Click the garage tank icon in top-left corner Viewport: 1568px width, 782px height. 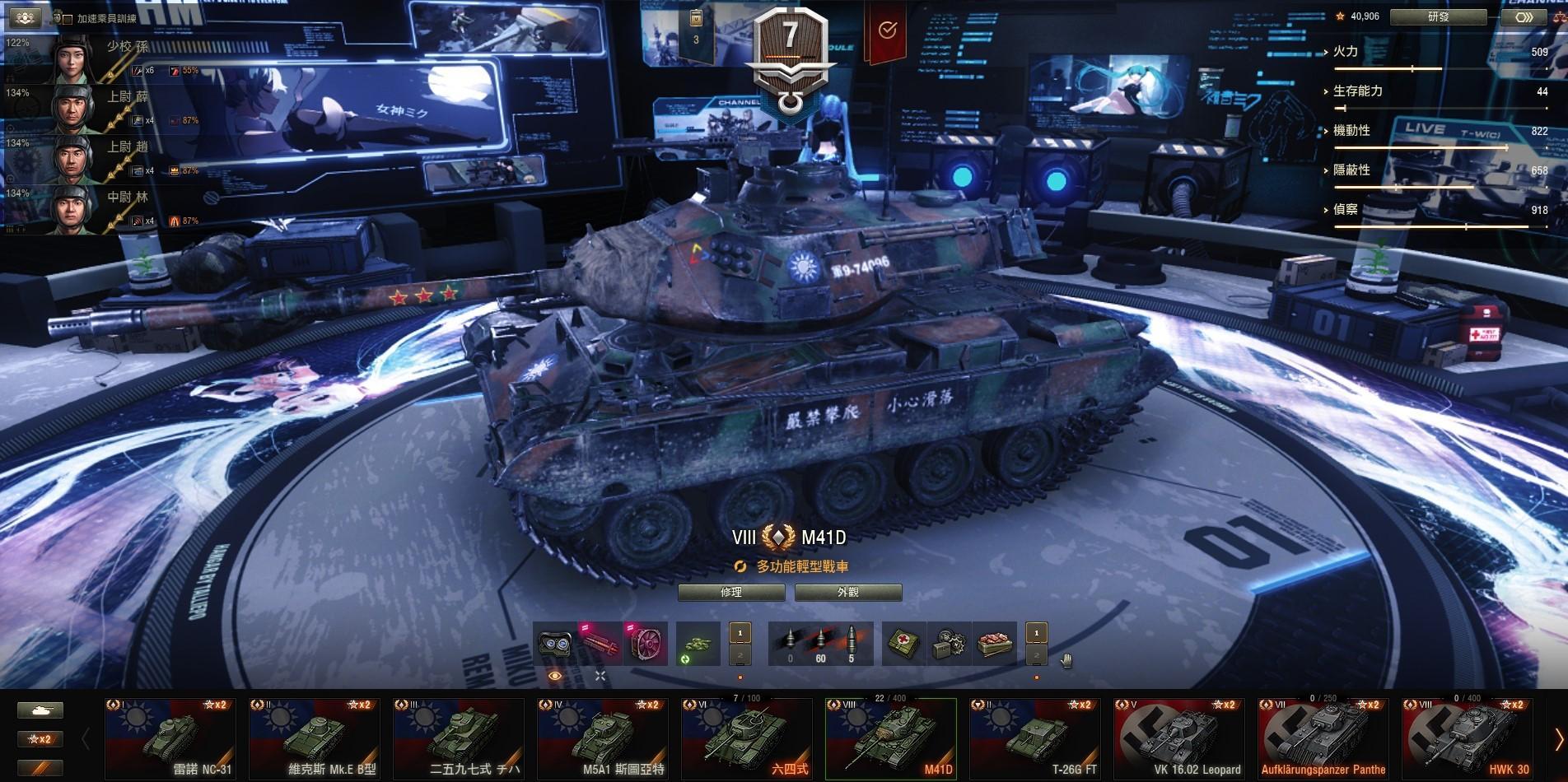tap(26, 15)
